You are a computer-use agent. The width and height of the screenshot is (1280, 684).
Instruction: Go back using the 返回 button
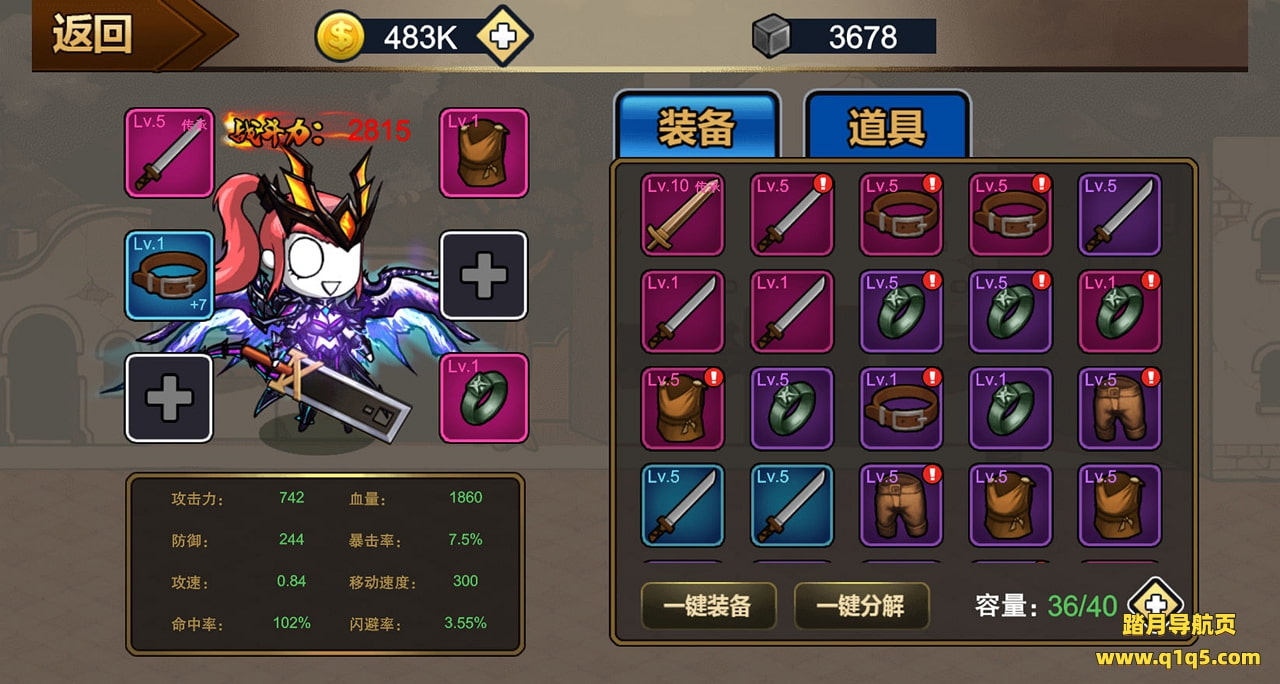[x=95, y=35]
